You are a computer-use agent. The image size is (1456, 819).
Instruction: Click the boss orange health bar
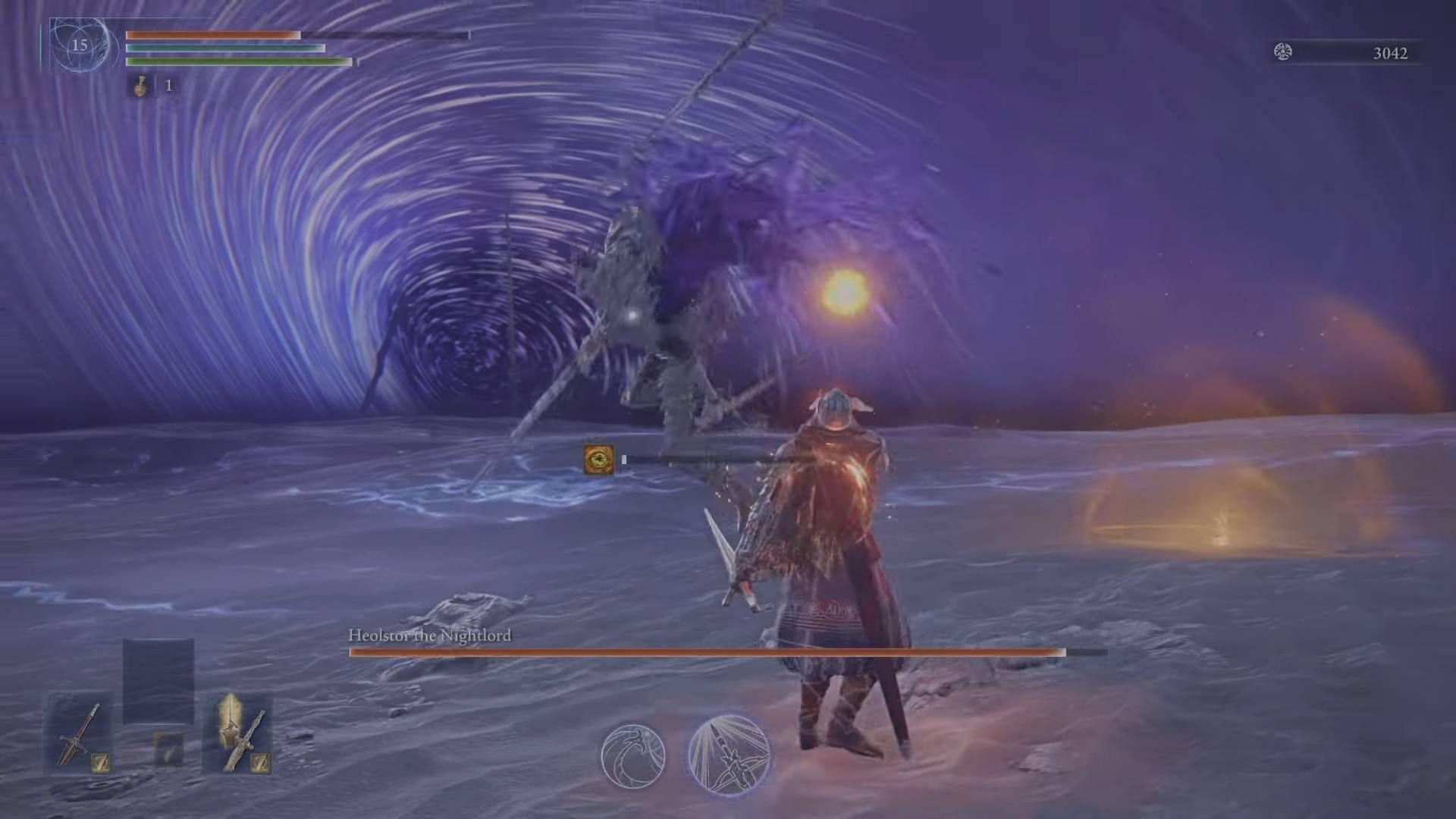pos(705,652)
